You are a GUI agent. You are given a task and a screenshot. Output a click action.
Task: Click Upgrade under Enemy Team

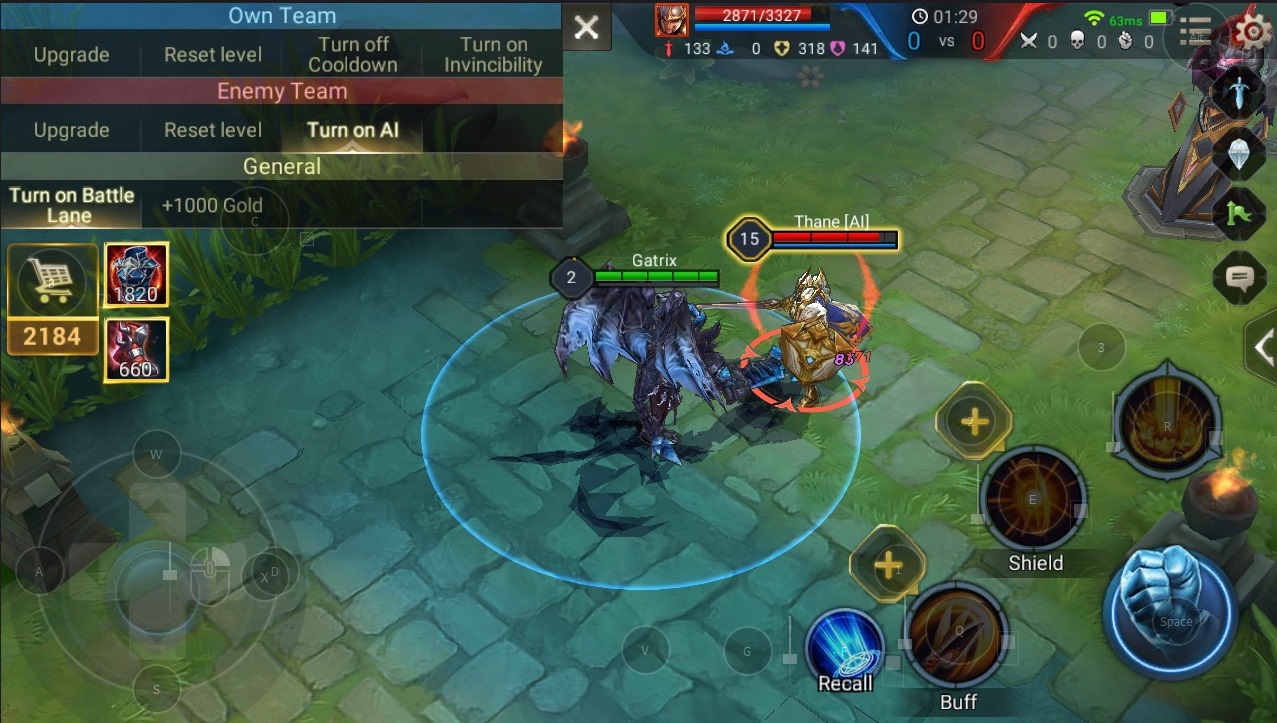(71, 130)
